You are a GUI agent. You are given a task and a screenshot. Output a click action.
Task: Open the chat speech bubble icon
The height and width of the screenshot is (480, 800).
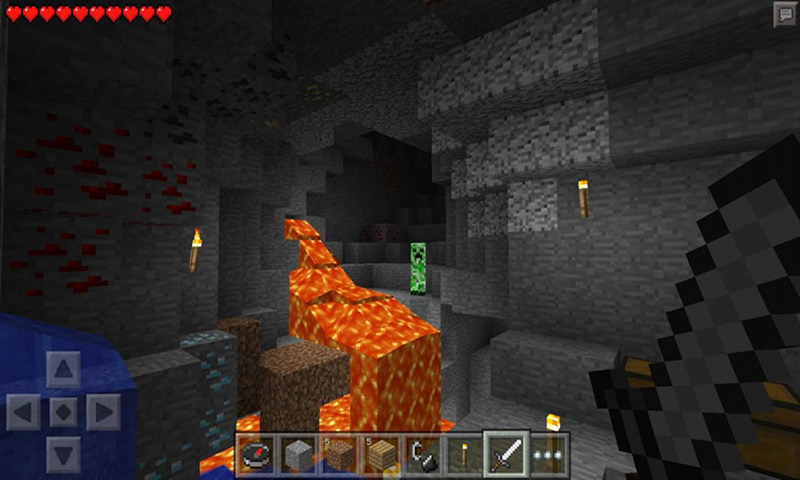784,13
